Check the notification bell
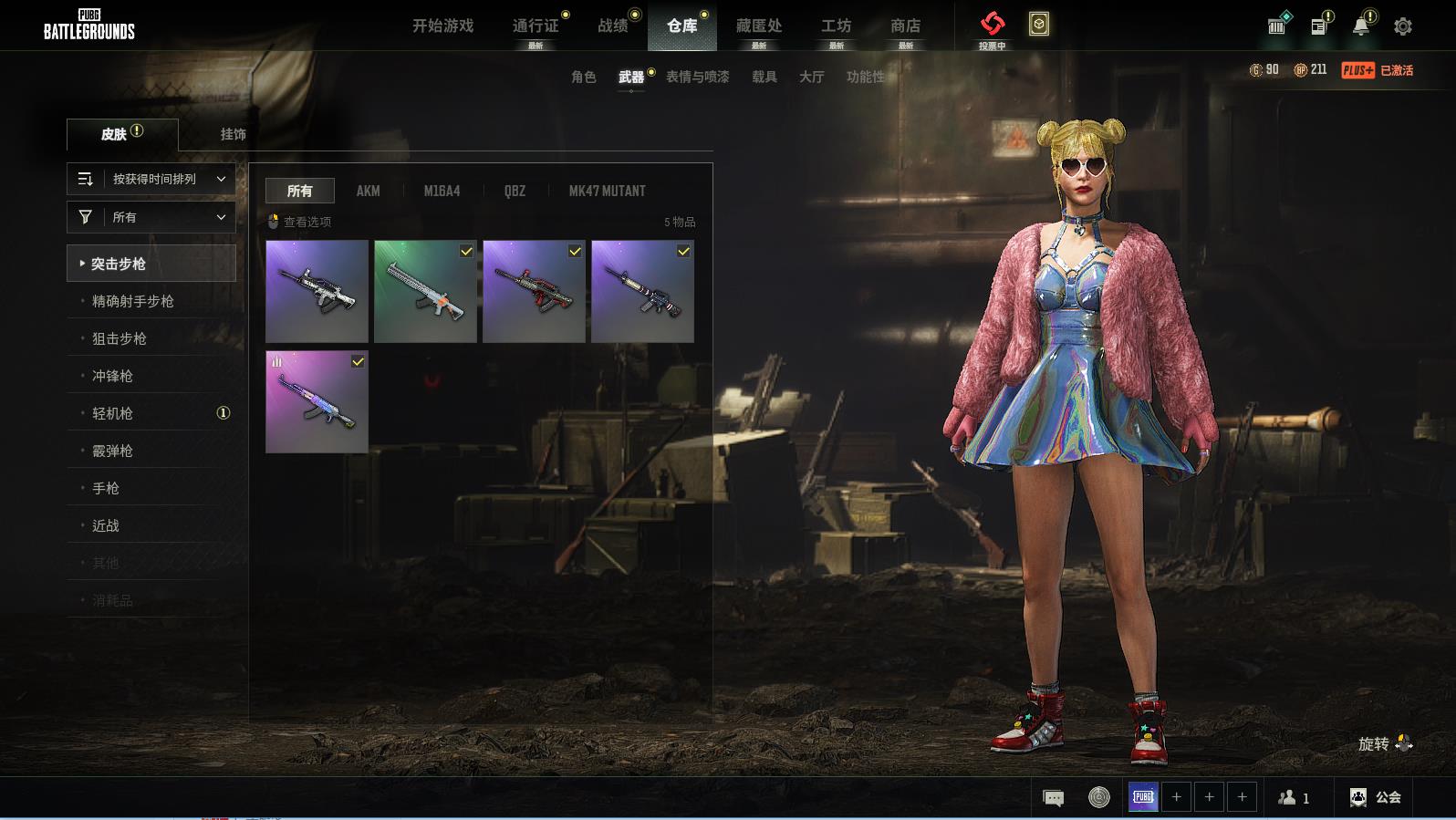This screenshot has width=1456, height=820. [x=1360, y=26]
